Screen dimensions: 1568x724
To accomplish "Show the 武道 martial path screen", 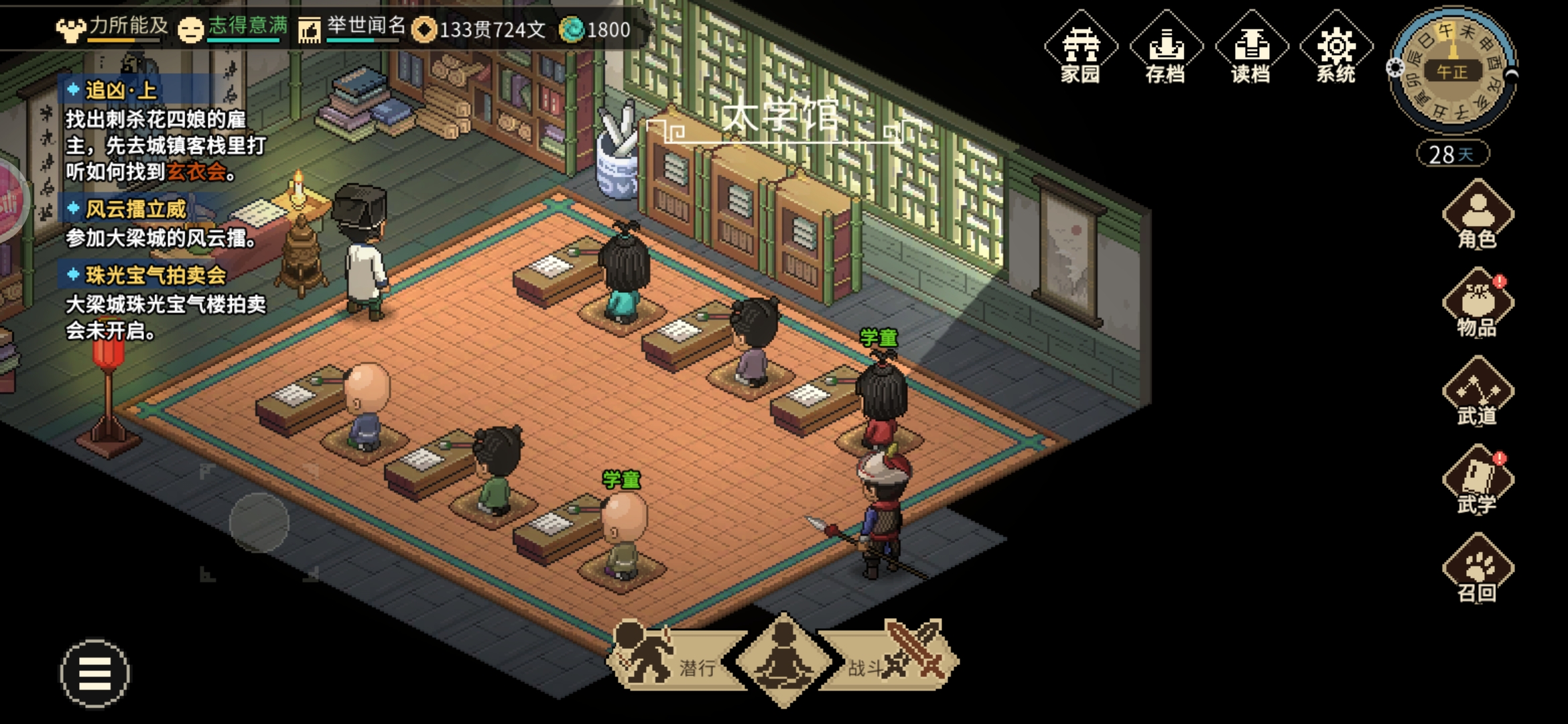I will click(x=1478, y=392).
